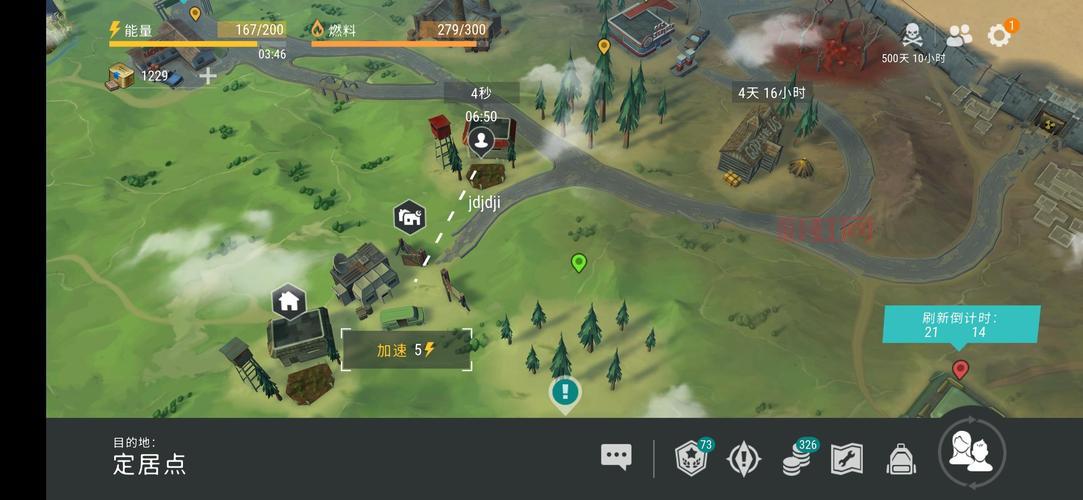1083x500 pixels.
Task: Select the yellow pin near the gas station
Action: tap(604, 46)
